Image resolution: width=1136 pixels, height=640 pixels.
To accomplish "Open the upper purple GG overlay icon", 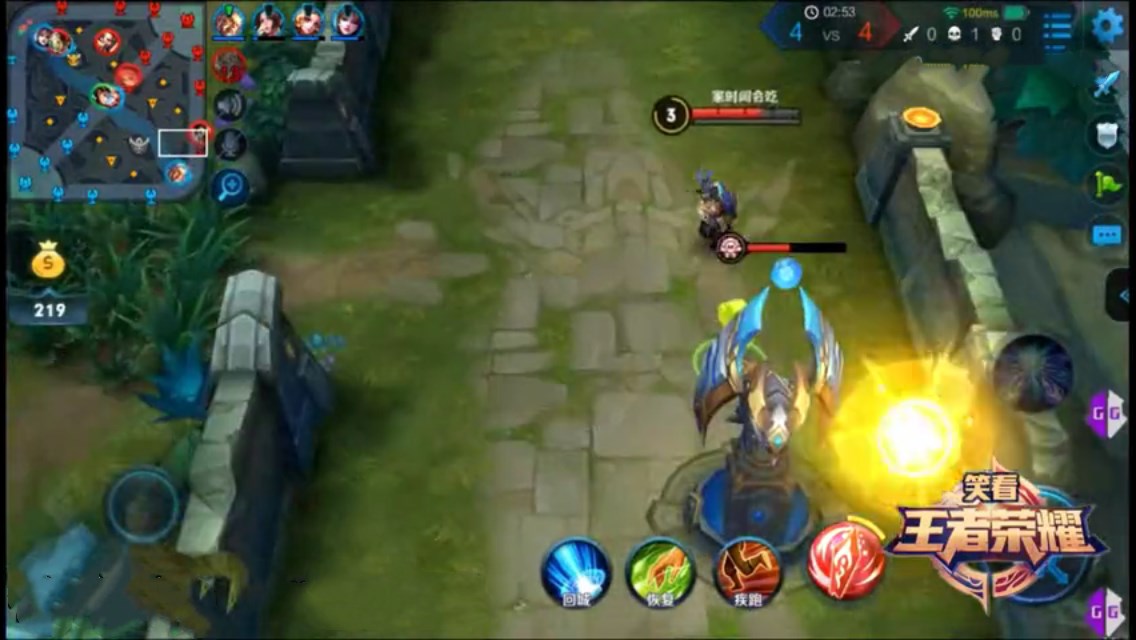I will click(x=1106, y=410).
